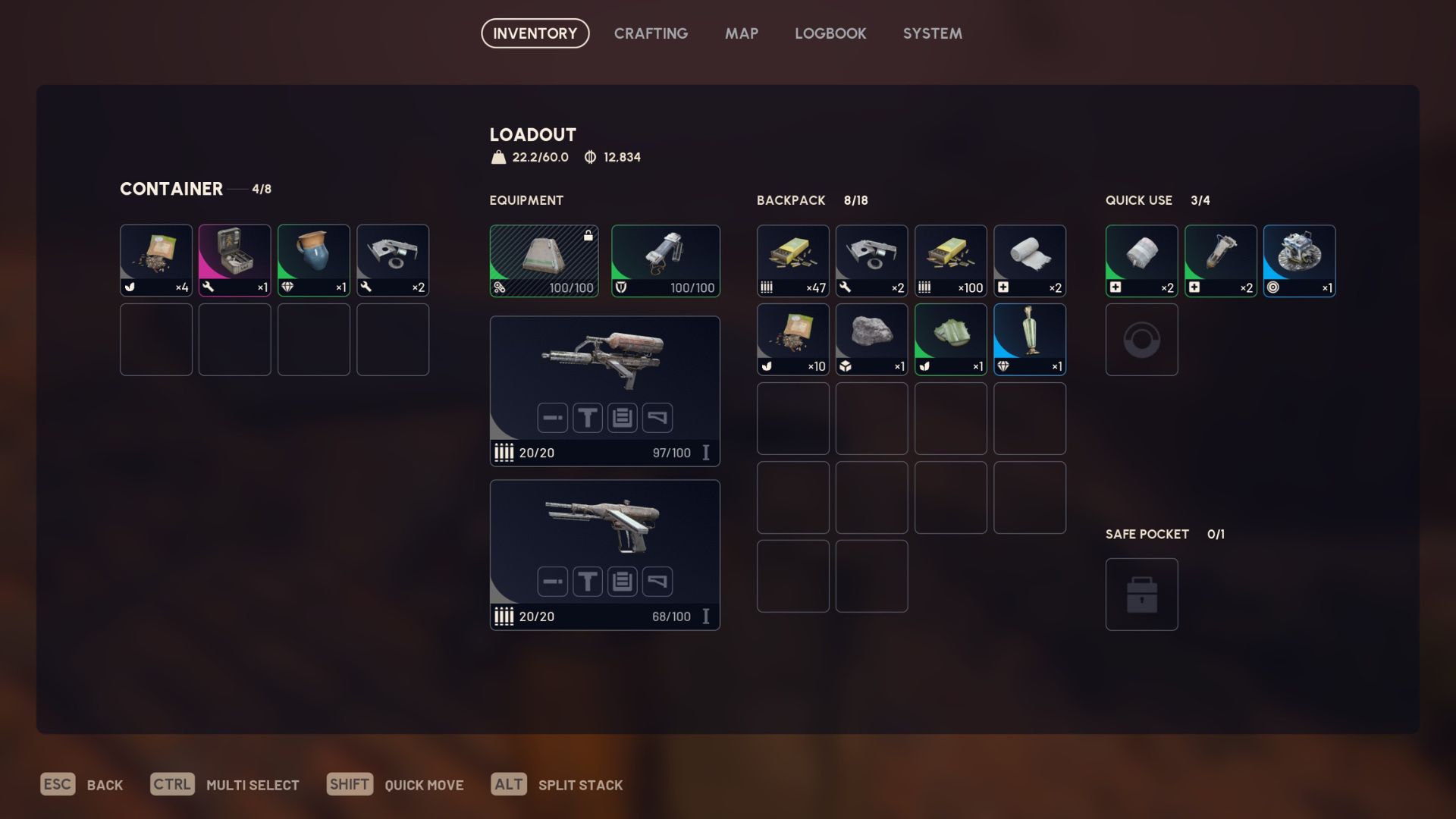Pick the pink-rarity toolbox item in container
The width and height of the screenshot is (1456, 819).
tap(234, 260)
